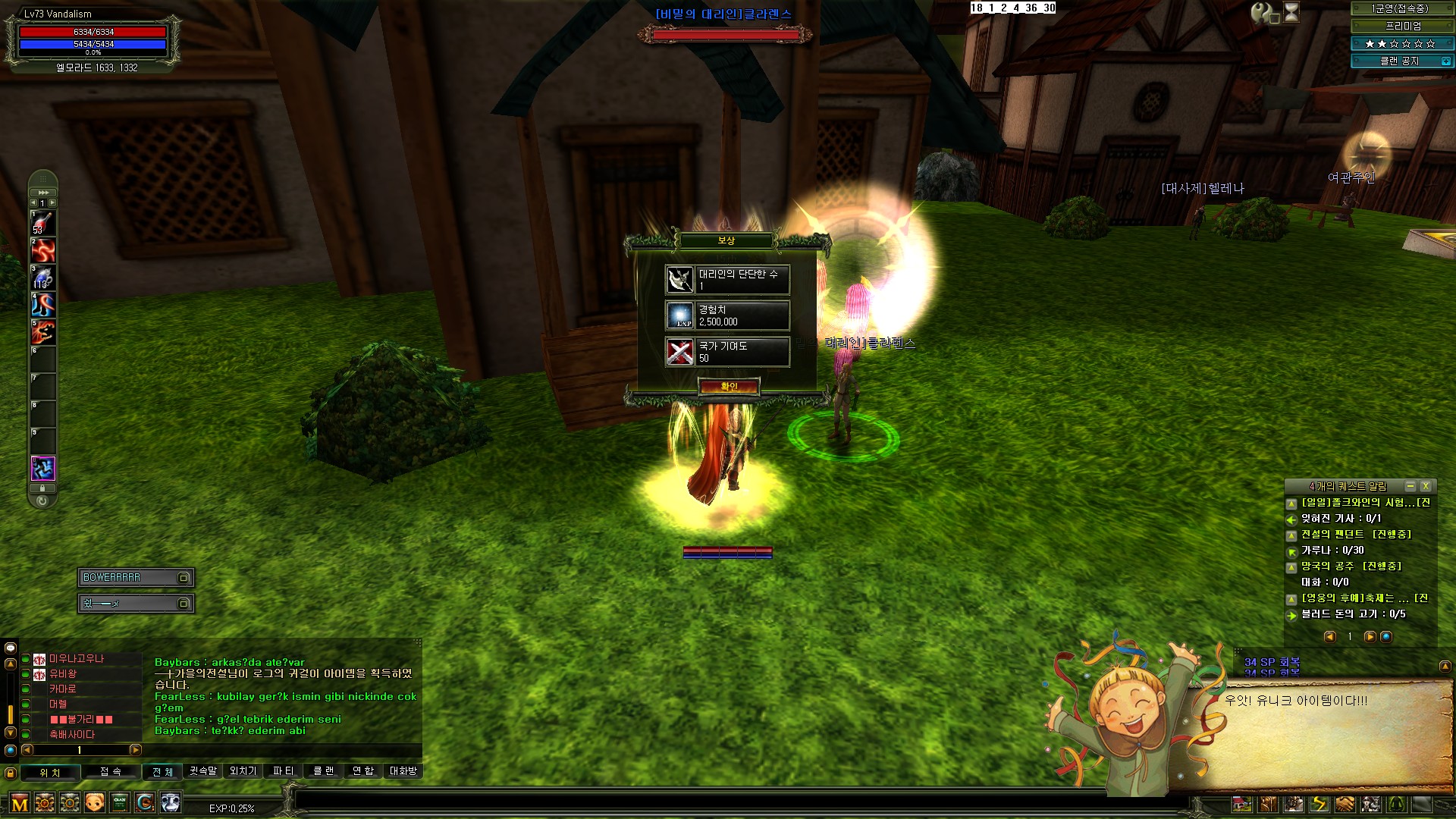
Task: Trigger the purple running figure skill
Action: tap(43, 469)
